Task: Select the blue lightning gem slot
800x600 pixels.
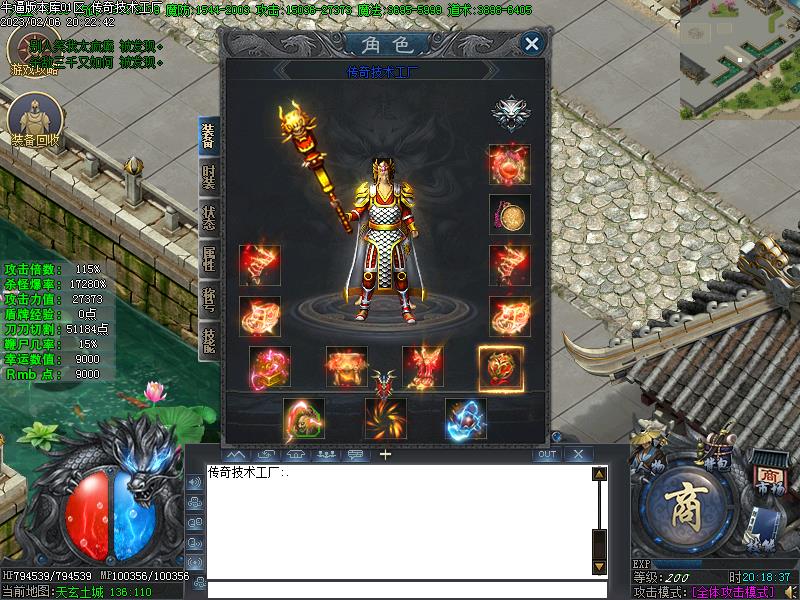Action: pyautogui.click(x=466, y=419)
